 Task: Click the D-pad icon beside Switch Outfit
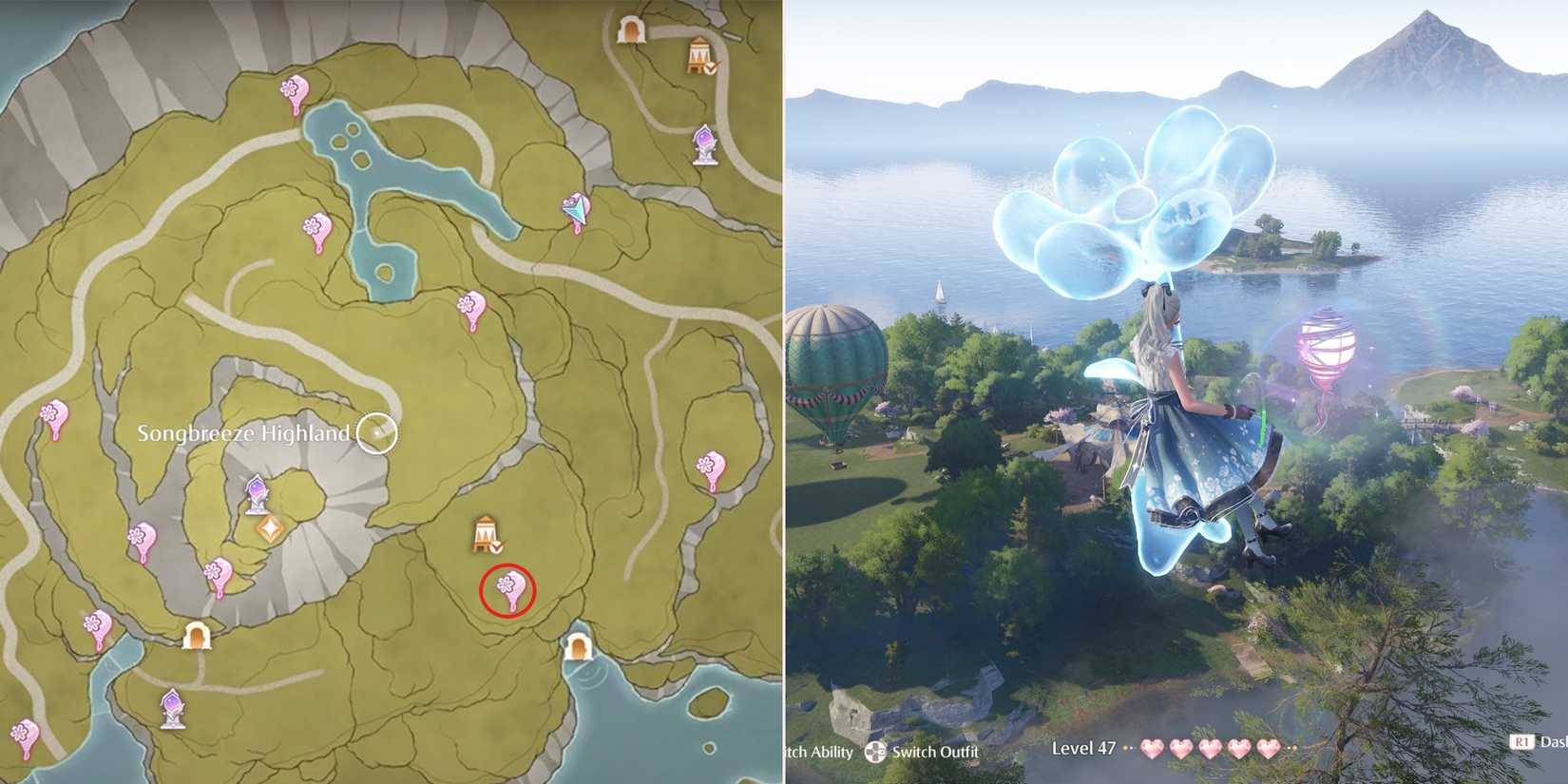click(876, 751)
